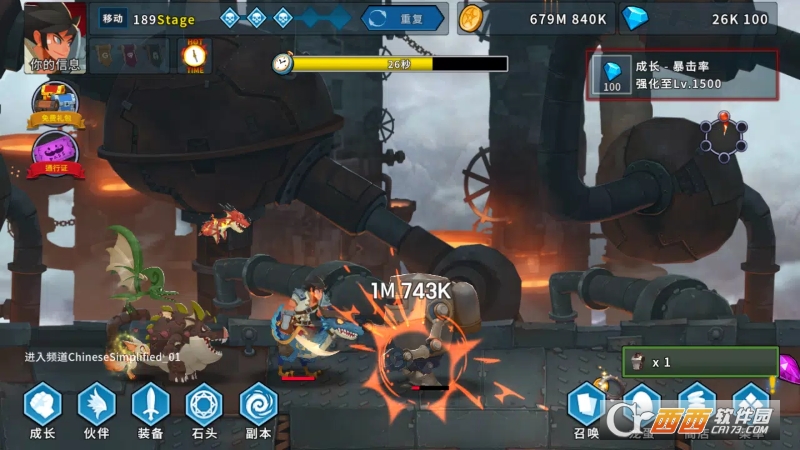Open the 成长 growth menu
This screenshot has height=450, width=800.
43,410
